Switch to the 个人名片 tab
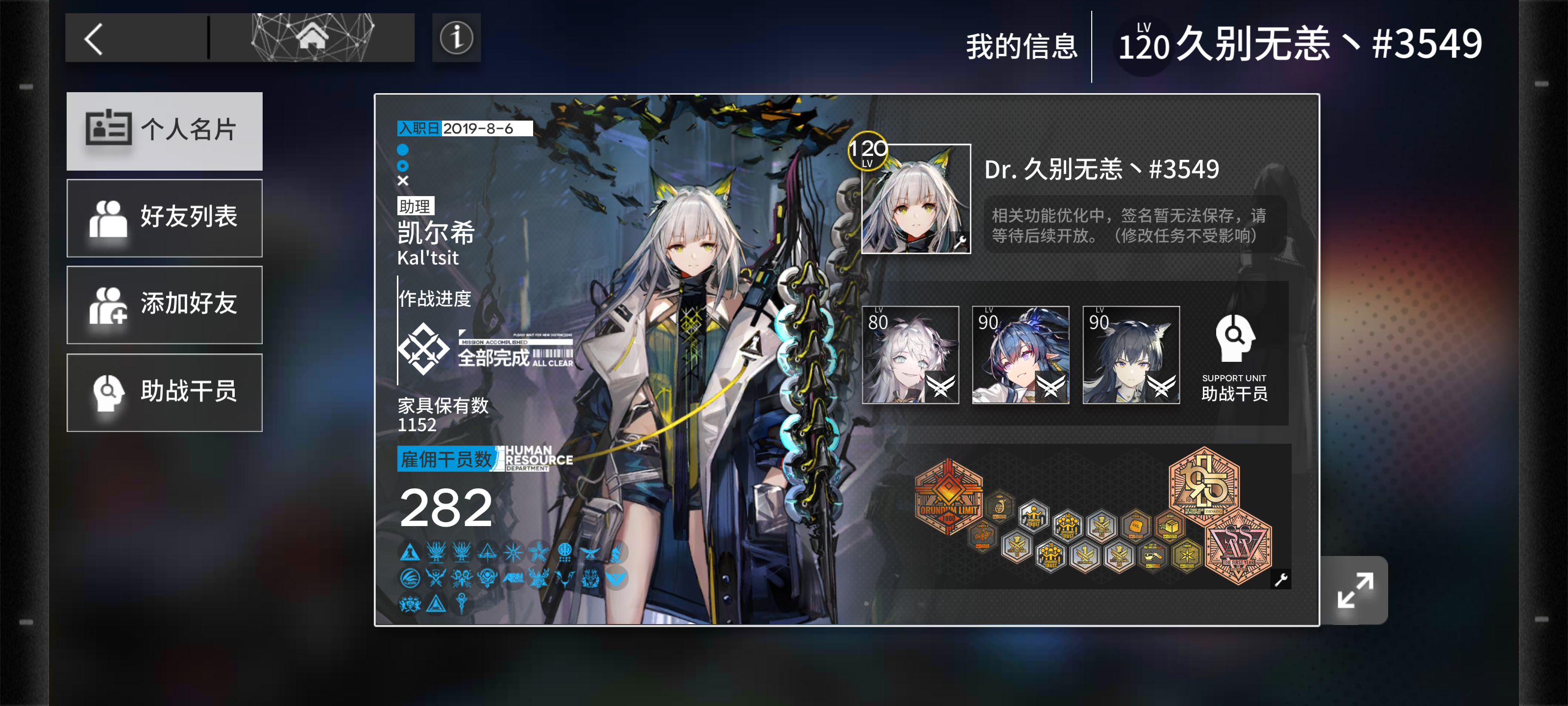The width and height of the screenshot is (1568, 706). (164, 131)
